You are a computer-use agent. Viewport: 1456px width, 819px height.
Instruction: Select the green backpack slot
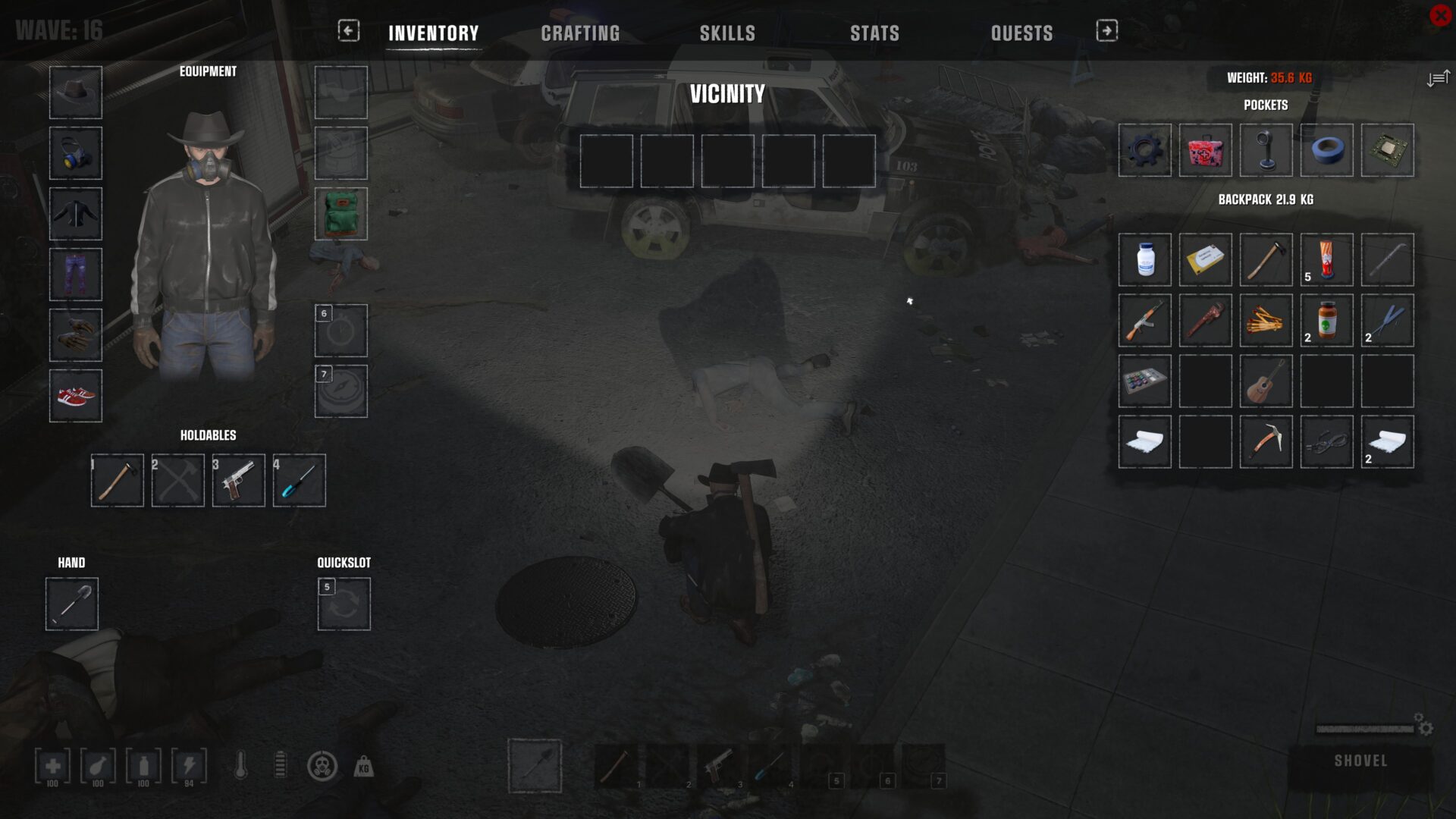coord(341,214)
